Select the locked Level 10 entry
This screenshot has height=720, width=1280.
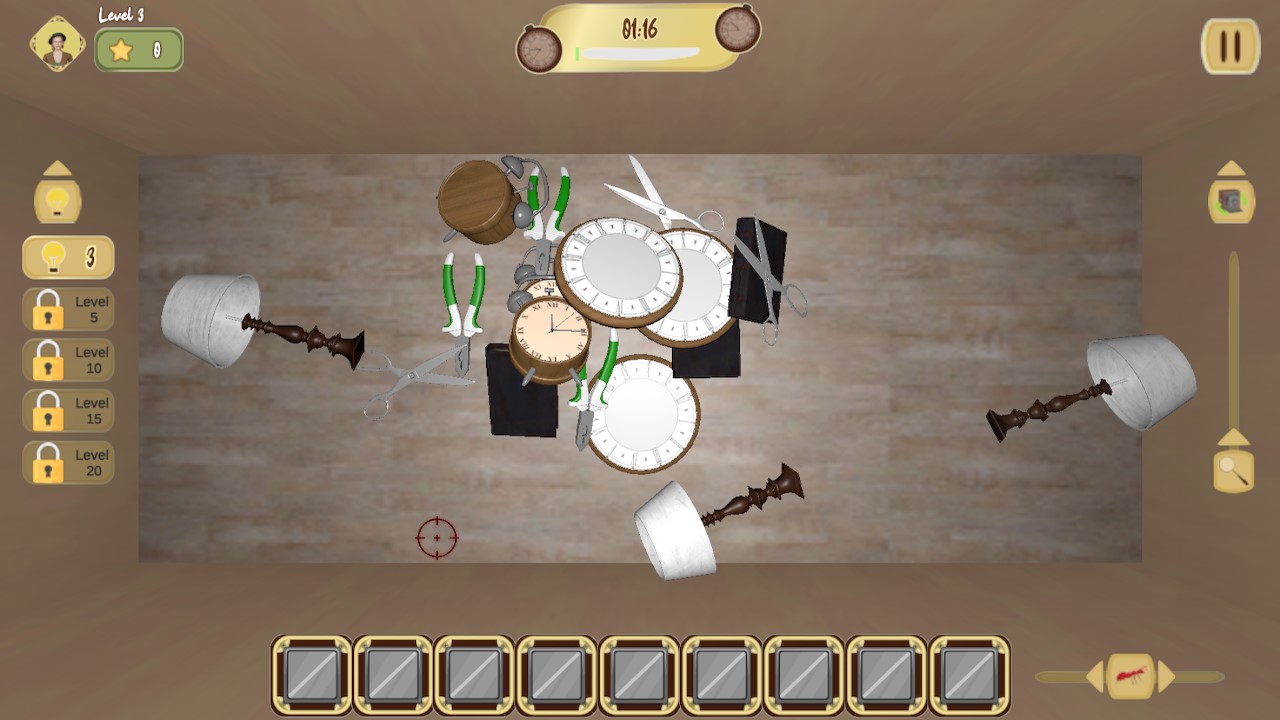tap(68, 360)
